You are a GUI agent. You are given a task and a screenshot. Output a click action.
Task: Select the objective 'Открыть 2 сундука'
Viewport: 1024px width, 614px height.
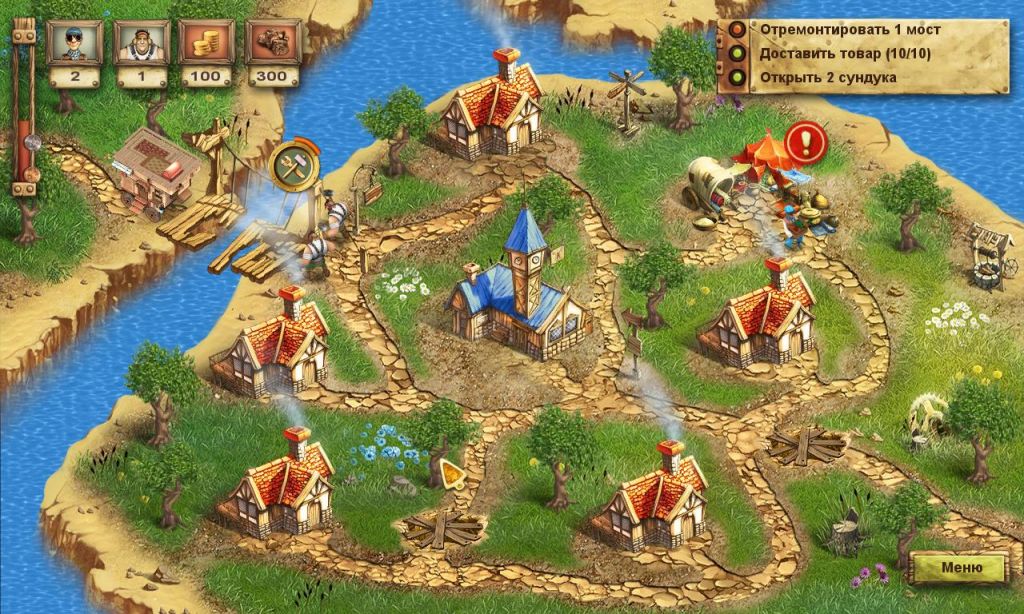(x=827, y=77)
